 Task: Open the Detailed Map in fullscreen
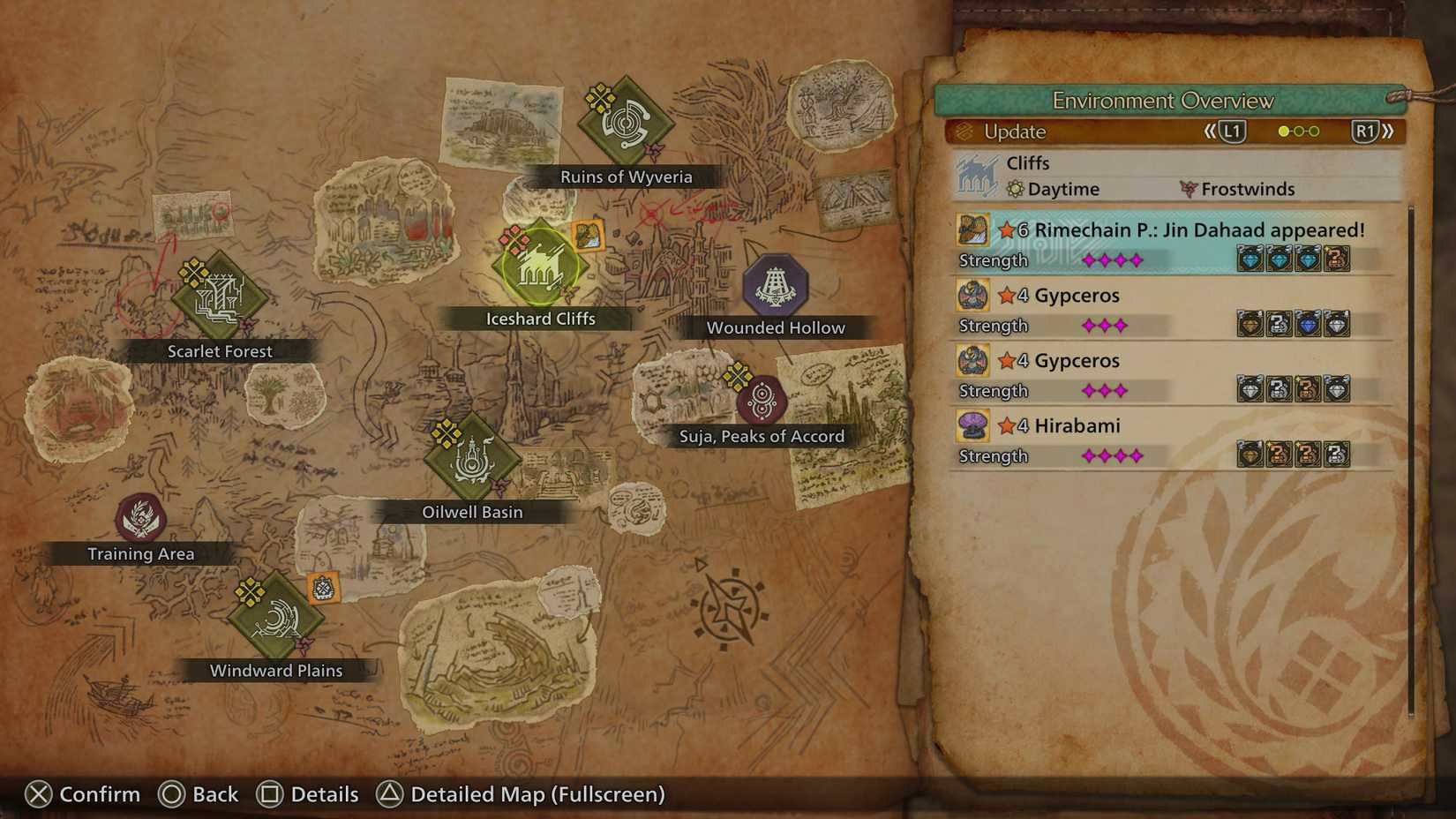(x=521, y=793)
